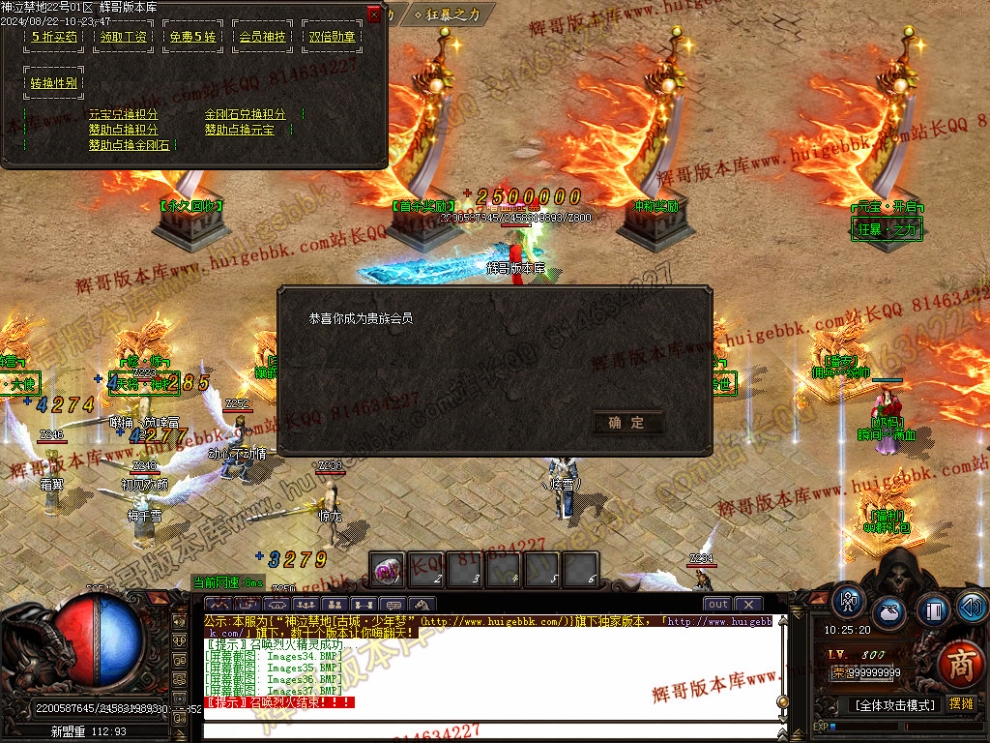Open the 会员神技 member skill option

(x=262, y=37)
